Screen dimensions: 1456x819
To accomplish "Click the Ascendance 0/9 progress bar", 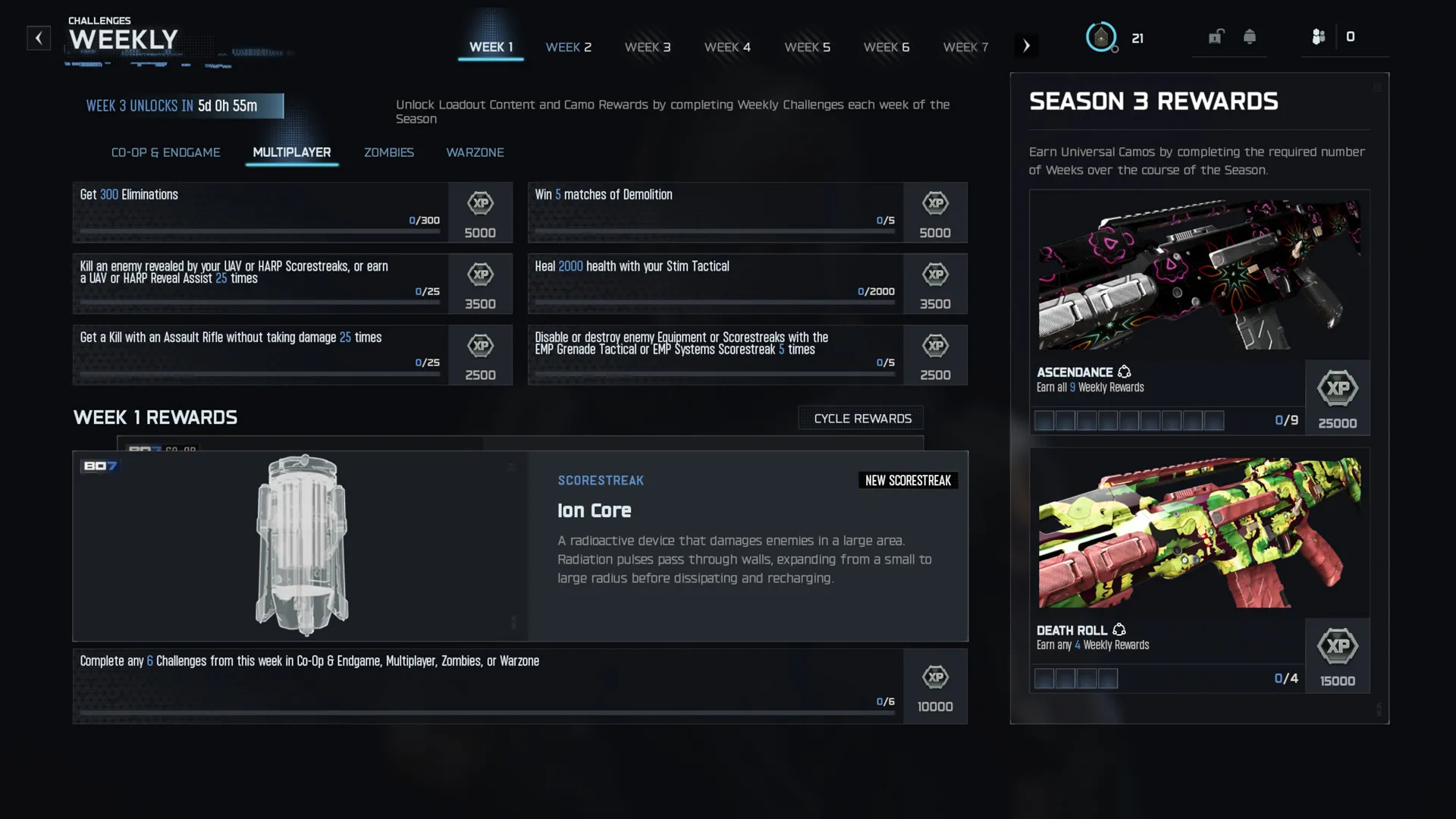I will 1128,420.
